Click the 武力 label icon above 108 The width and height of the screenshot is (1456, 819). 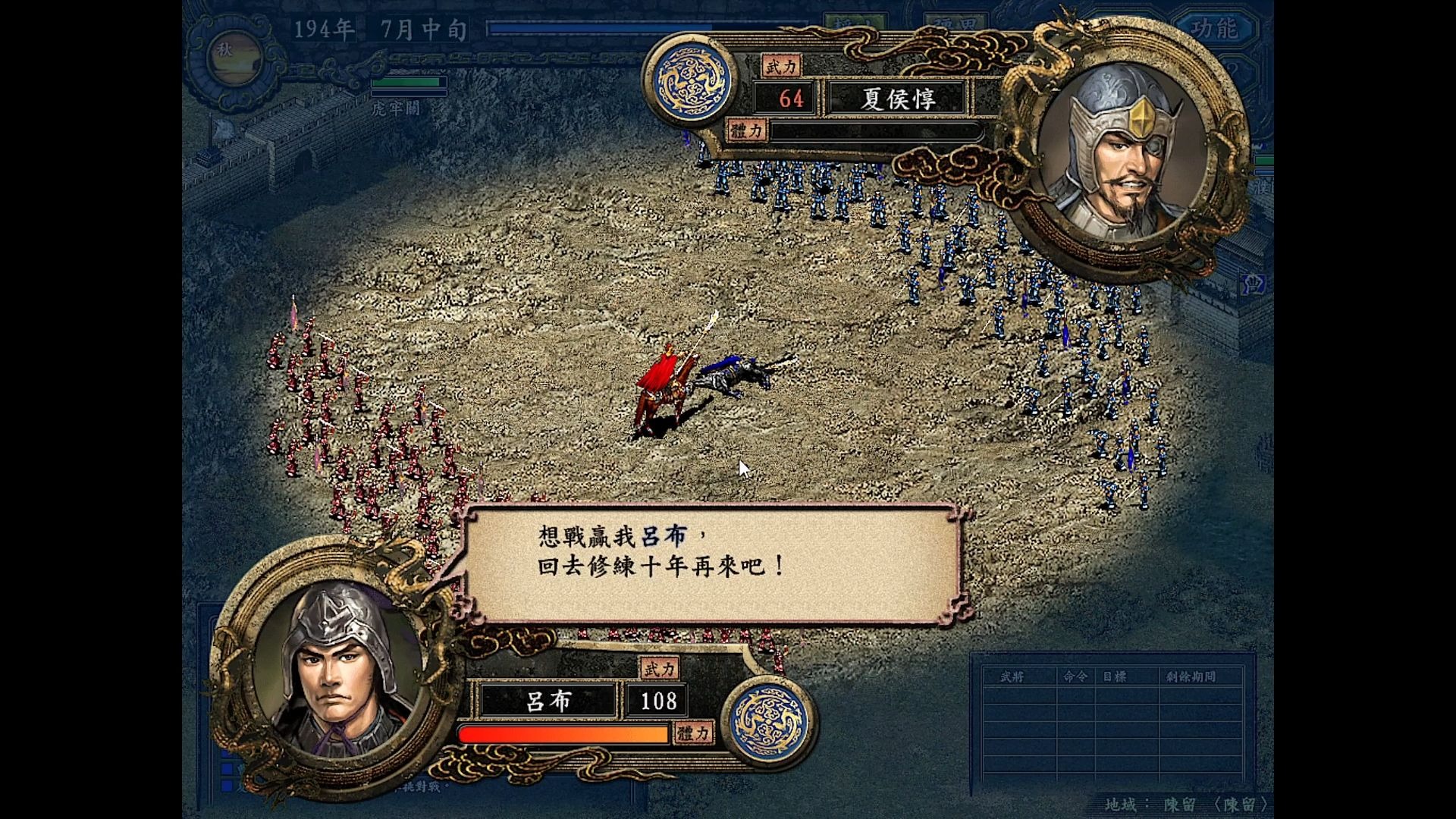click(x=659, y=668)
